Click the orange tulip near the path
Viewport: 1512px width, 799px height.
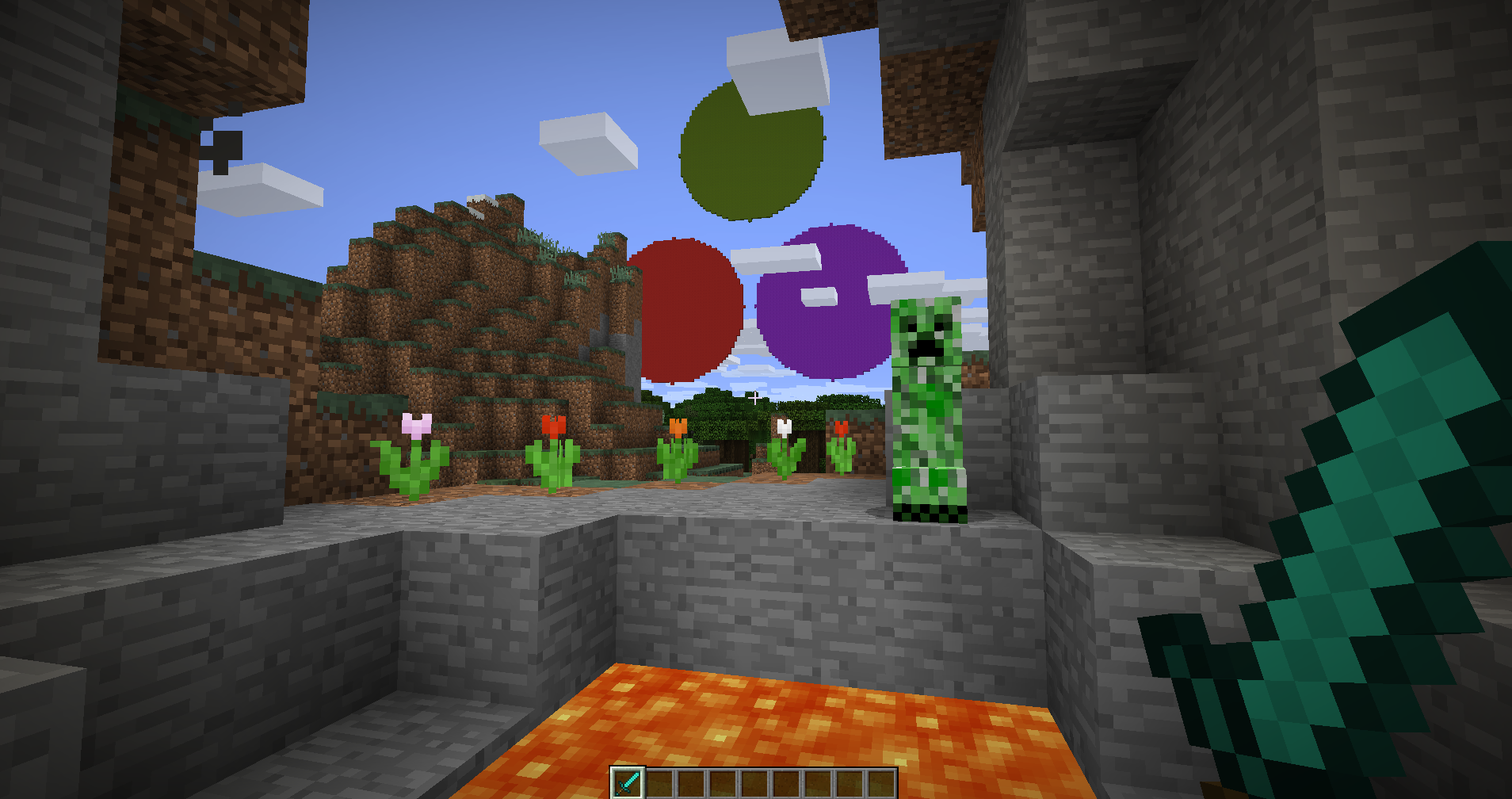pyautogui.click(x=678, y=428)
